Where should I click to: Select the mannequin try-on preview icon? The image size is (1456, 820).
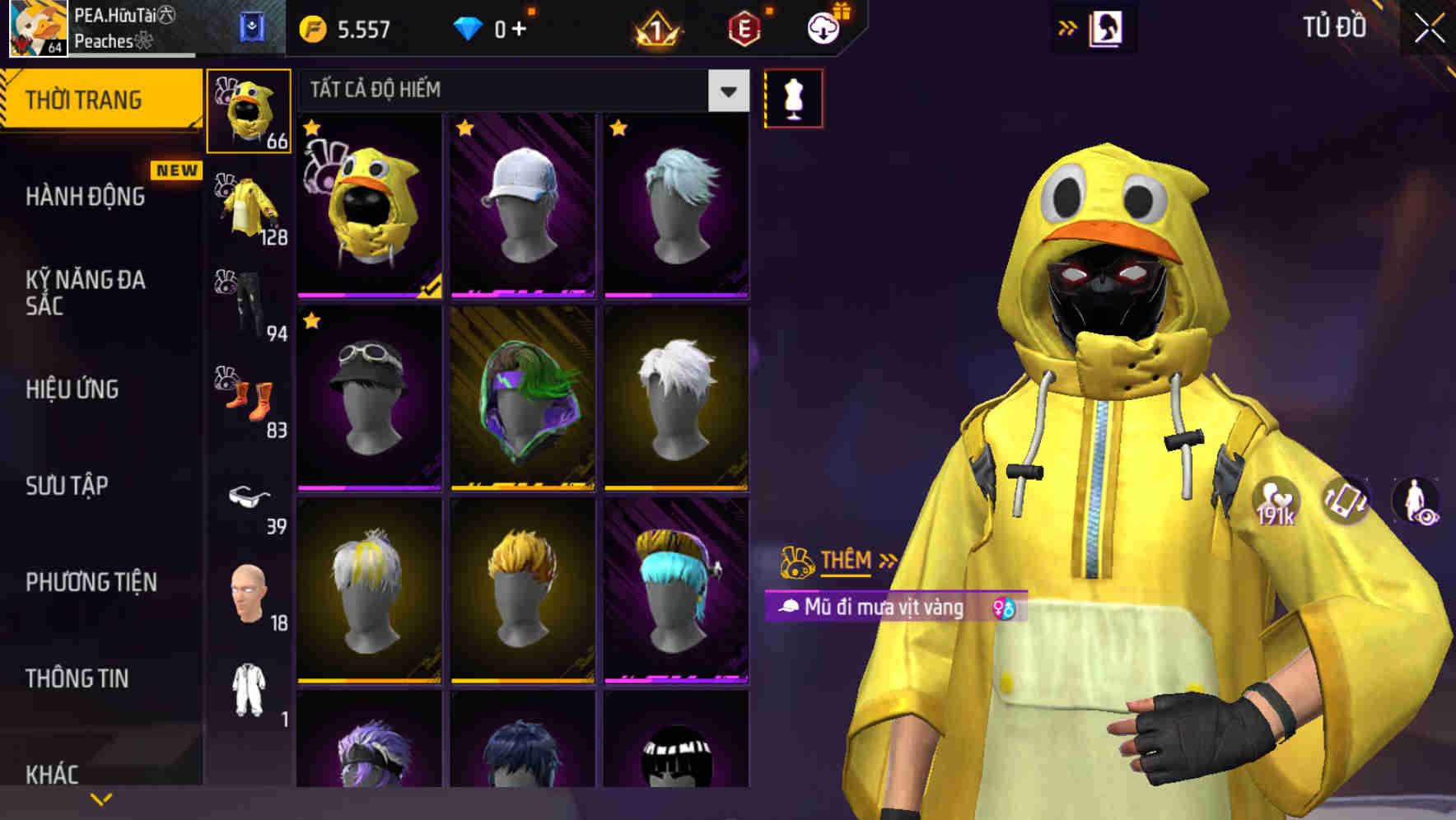pos(794,97)
